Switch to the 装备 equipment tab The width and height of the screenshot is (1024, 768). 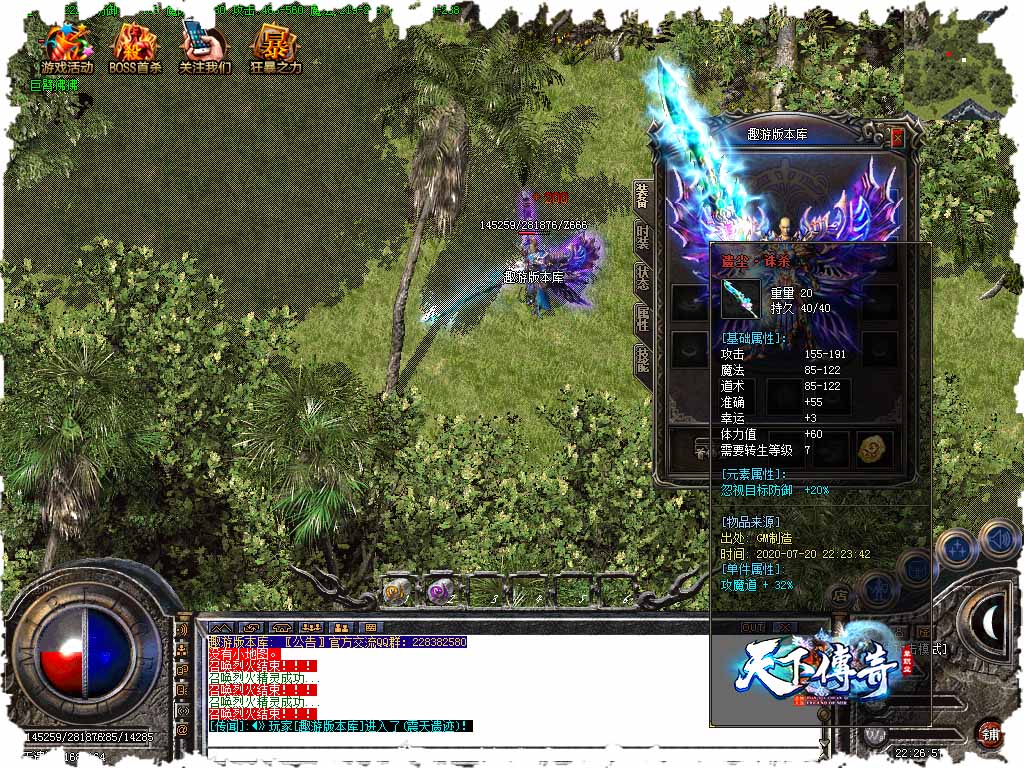pyautogui.click(x=641, y=197)
